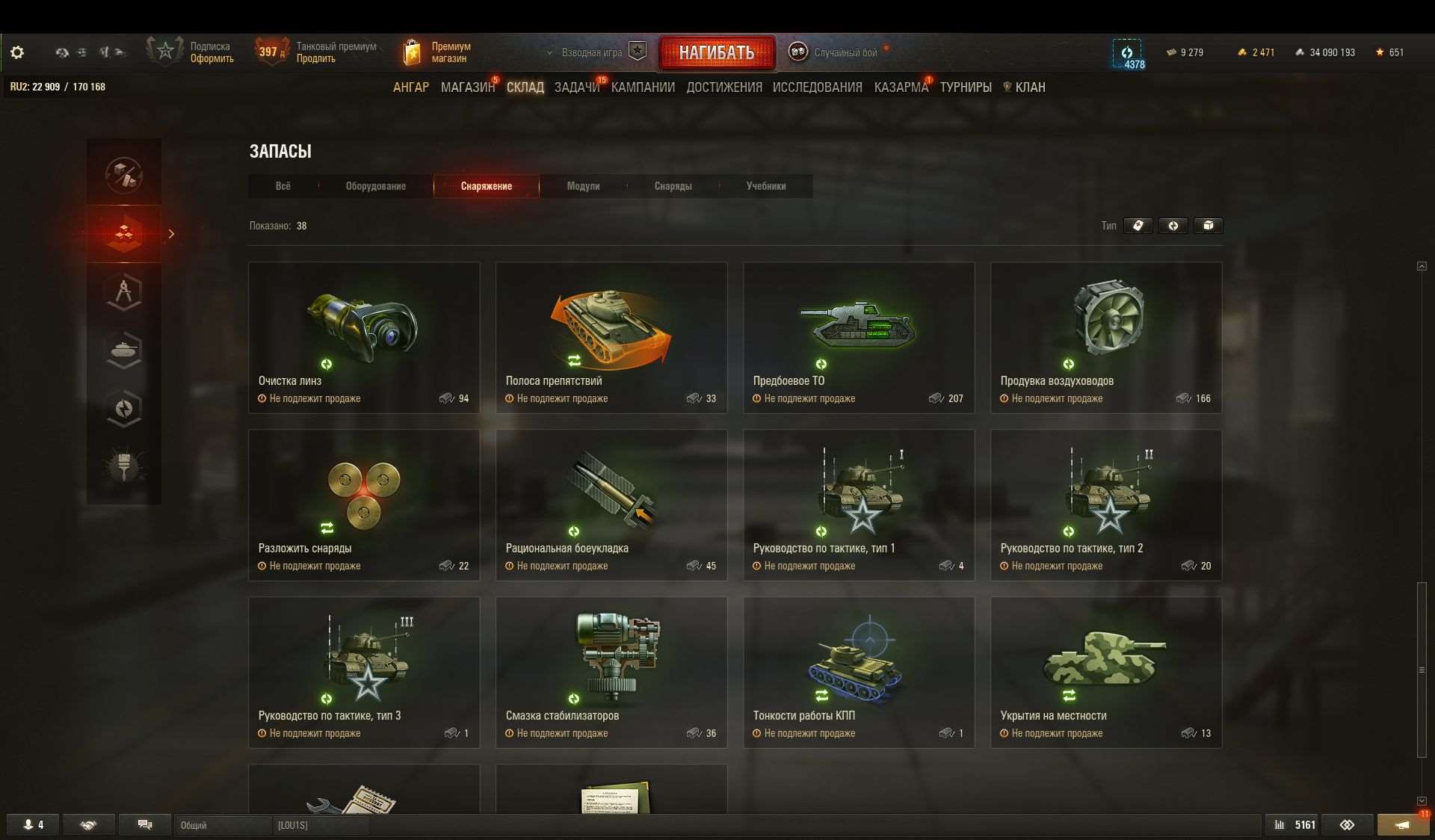Click Продлить to extend tank premium

[x=317, y=58]
